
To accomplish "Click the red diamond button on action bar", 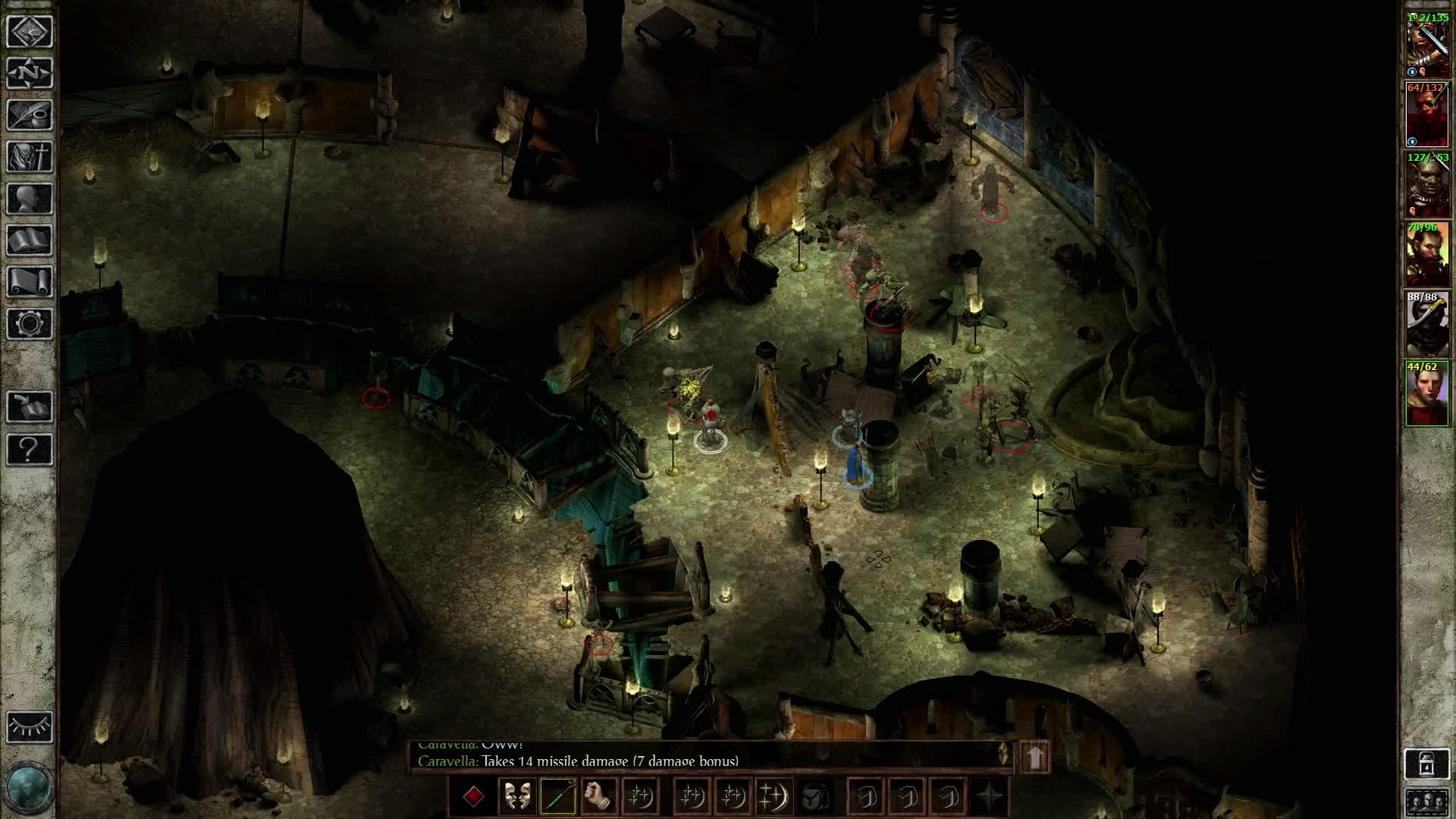I will click(474, 796).
